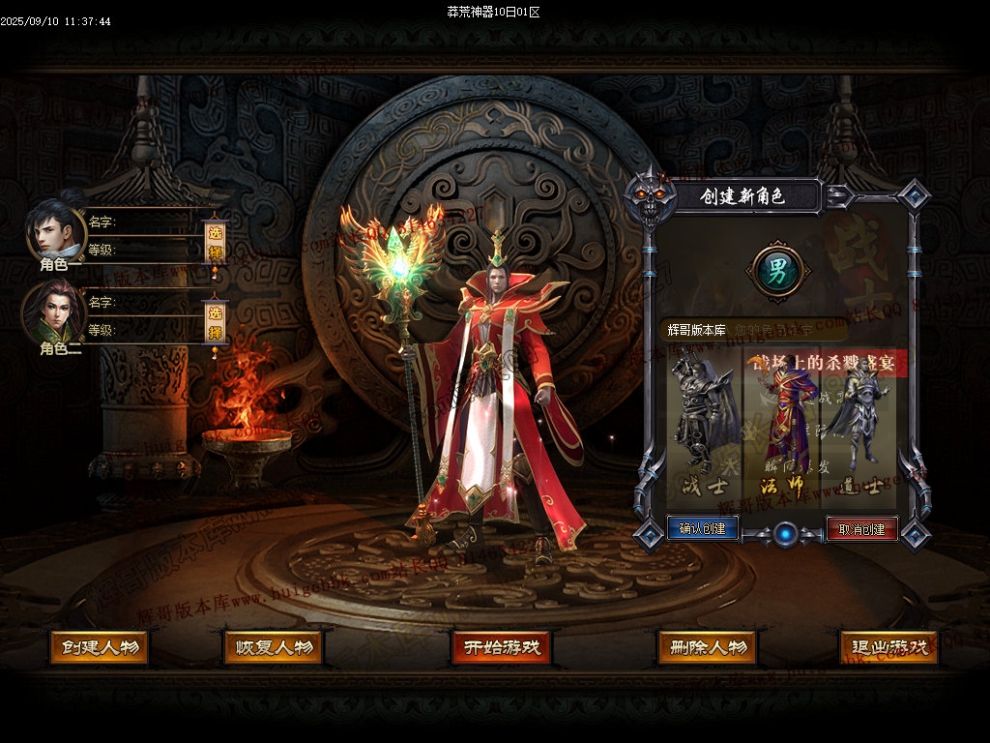Pick the 法师 mage class portrait

click(x=779, y=420)
